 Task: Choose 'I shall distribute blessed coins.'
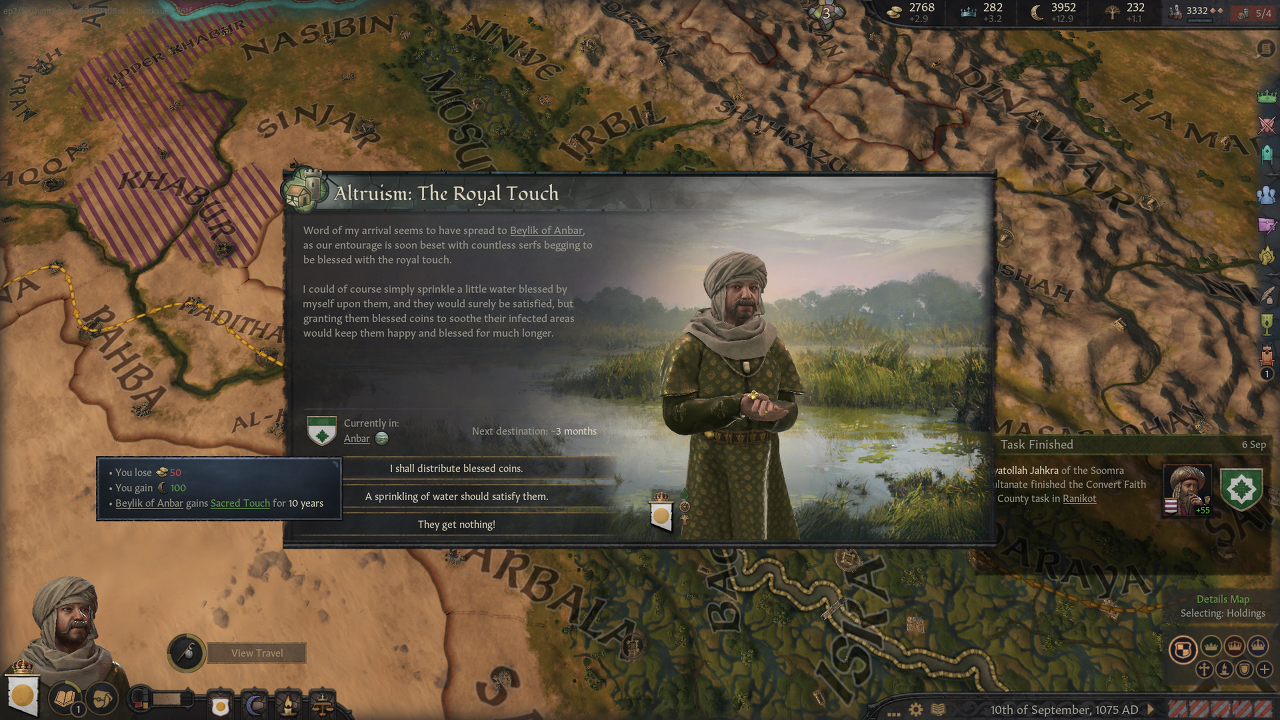(456, 468)
